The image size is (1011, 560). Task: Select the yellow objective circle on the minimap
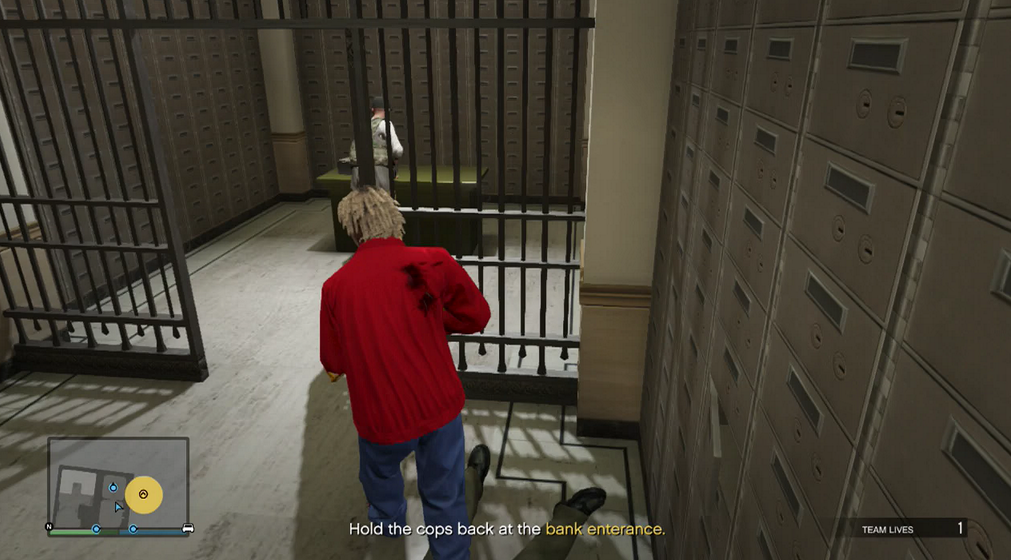pos(143,494)
